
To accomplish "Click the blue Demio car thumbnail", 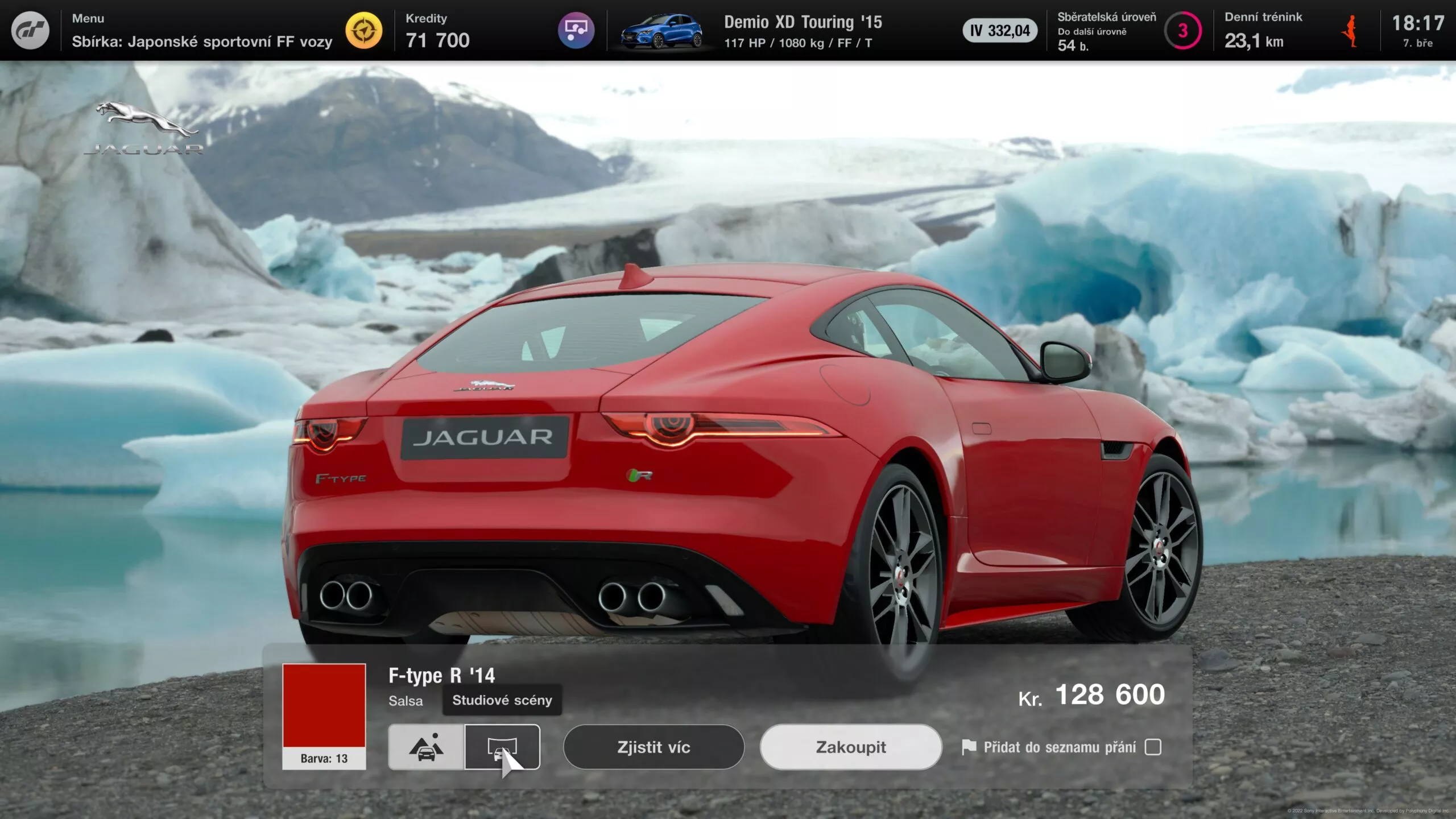I will 664,31.
